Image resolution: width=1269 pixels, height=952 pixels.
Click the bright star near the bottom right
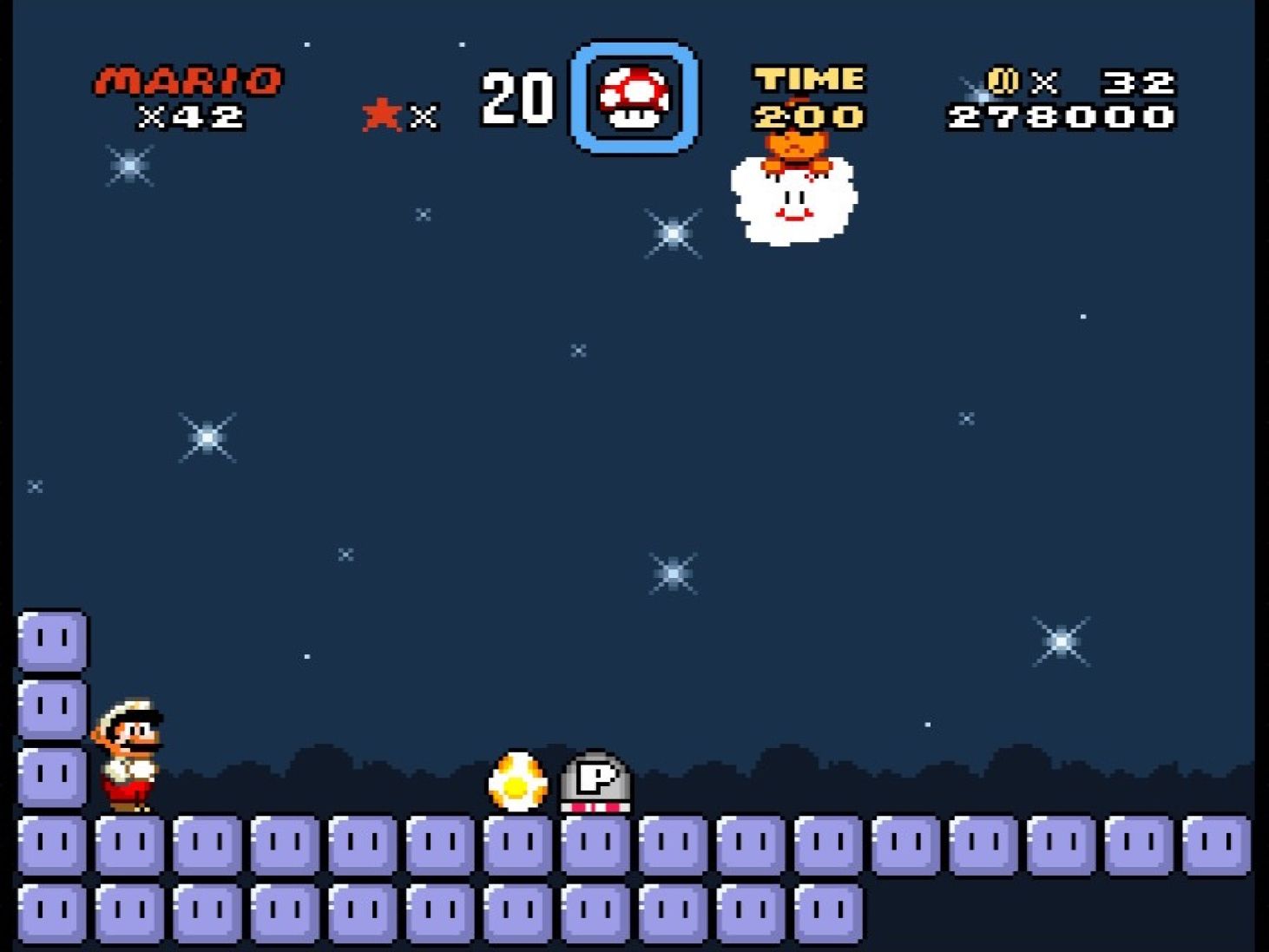tap(1061, 642)
